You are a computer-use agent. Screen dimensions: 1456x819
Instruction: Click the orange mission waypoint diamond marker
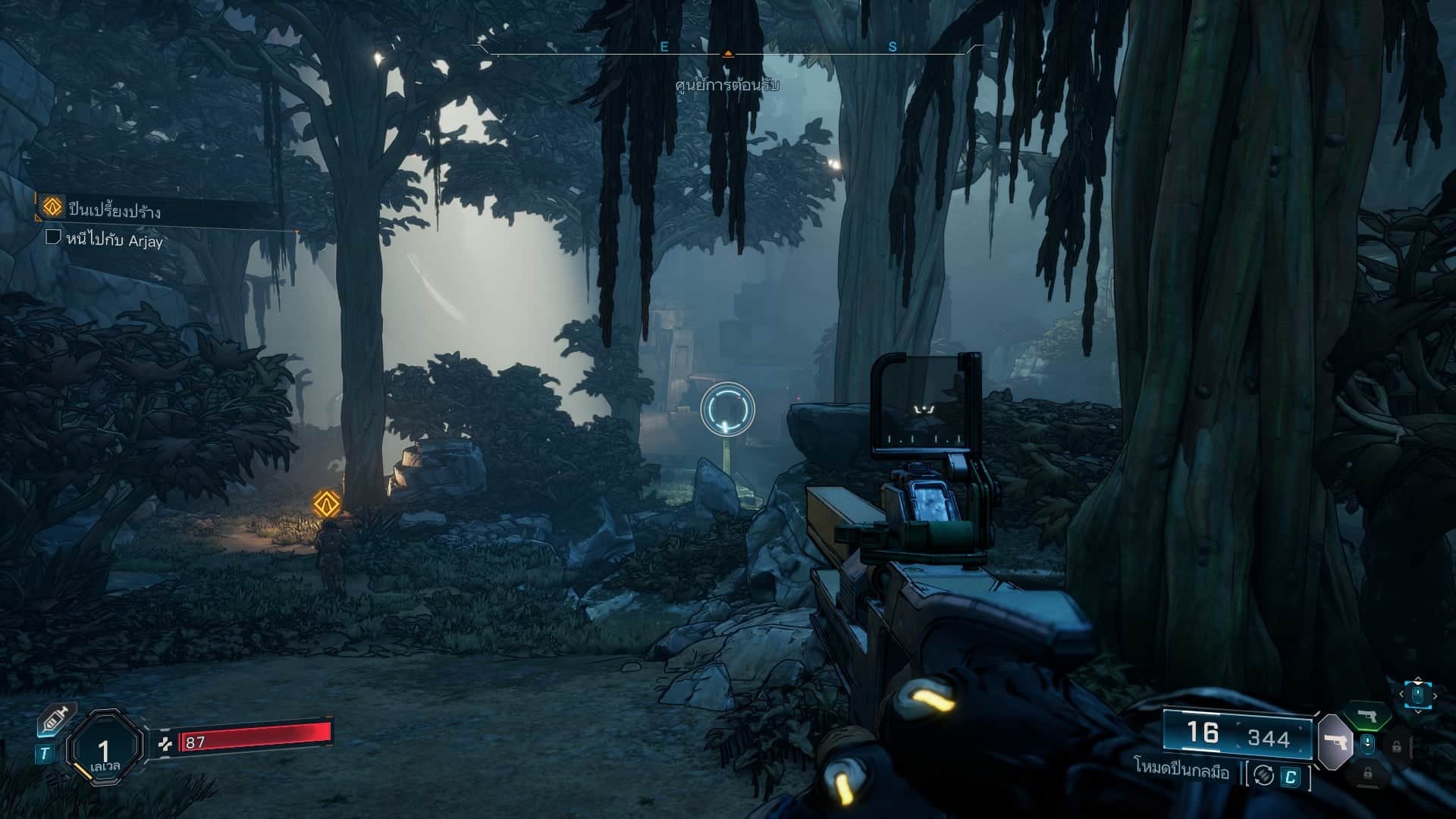click(x=327, y=502)
